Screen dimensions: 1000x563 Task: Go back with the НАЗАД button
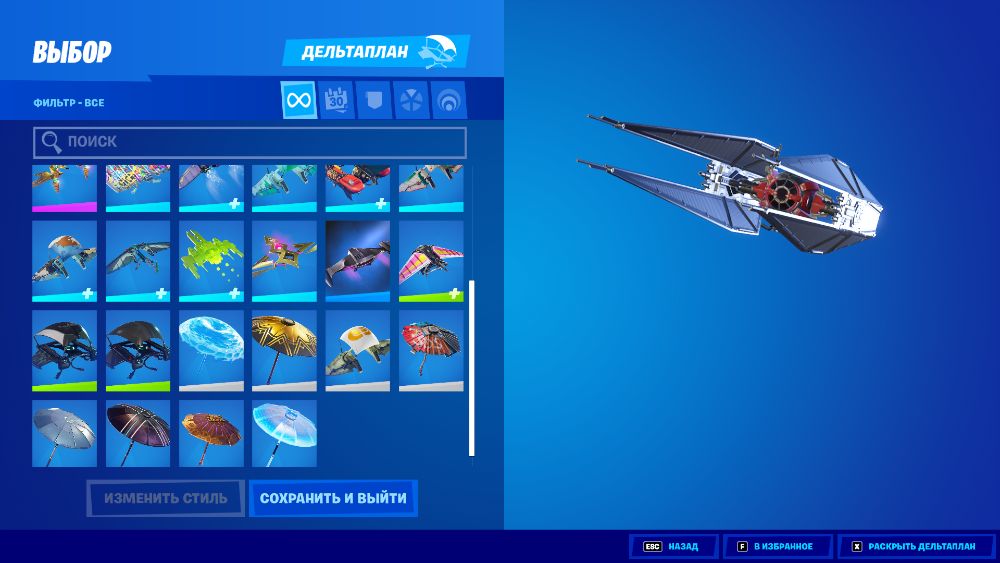point(674,547)
